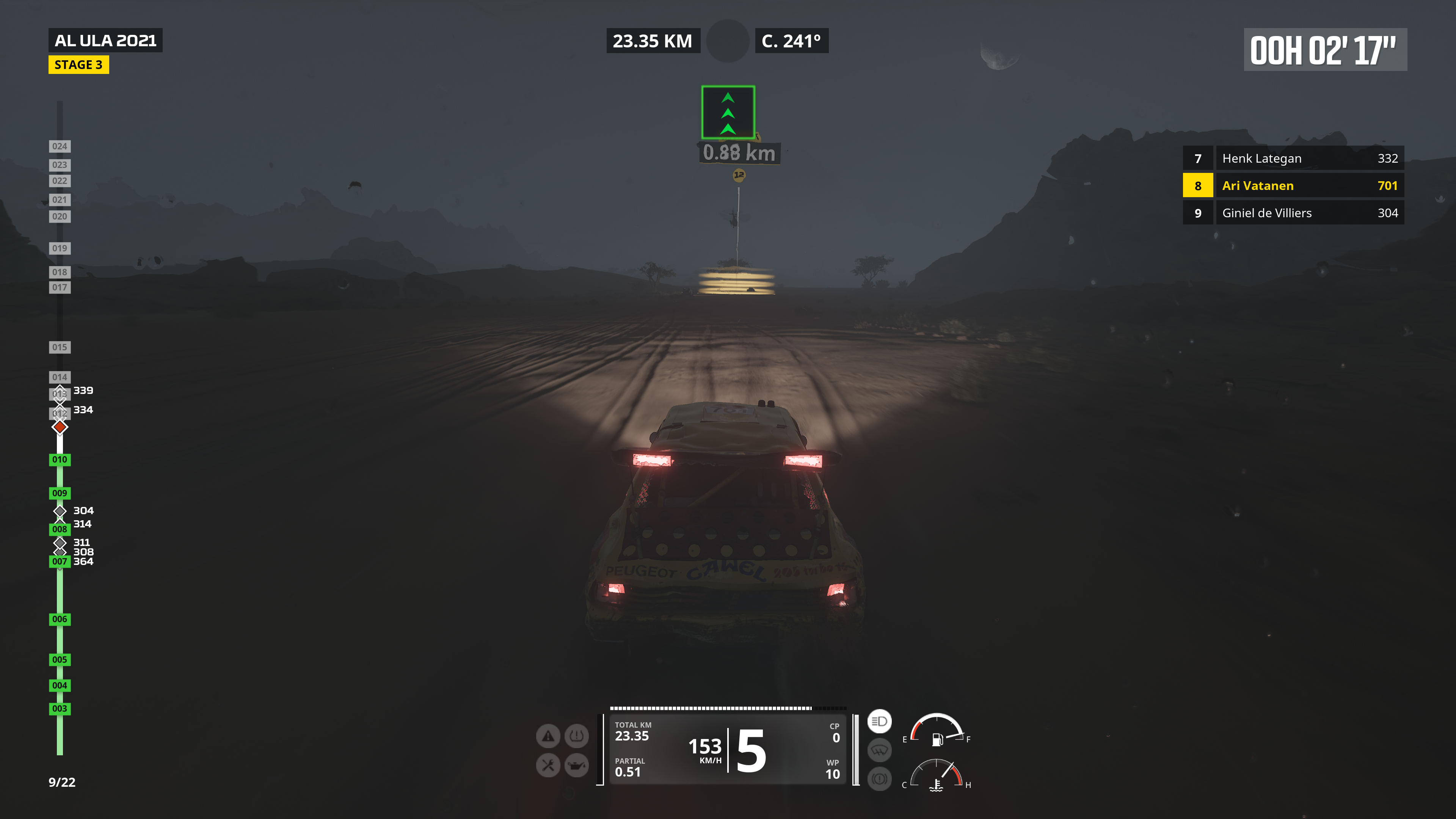Select the green waypoint 006 marker
This screenshot has width=1456, height=819.
pyautogui.click(x=60, y=619)
